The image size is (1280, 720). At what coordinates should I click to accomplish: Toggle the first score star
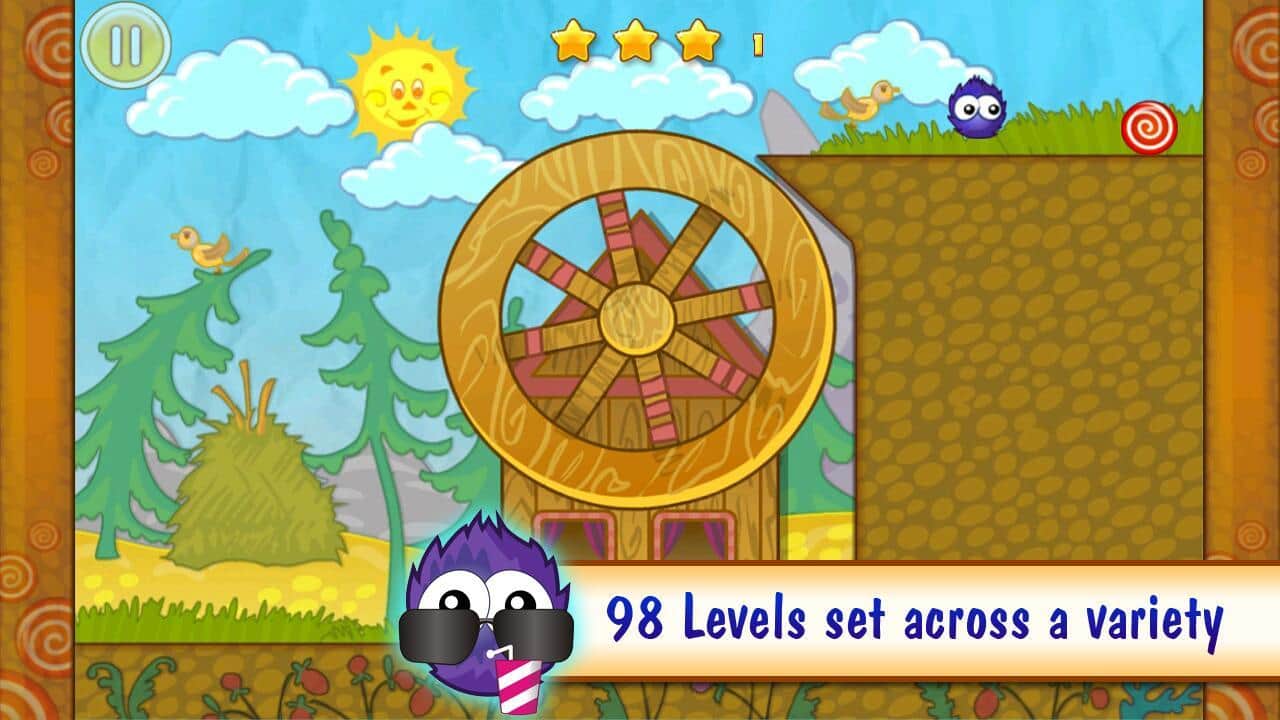pos(576,41)
